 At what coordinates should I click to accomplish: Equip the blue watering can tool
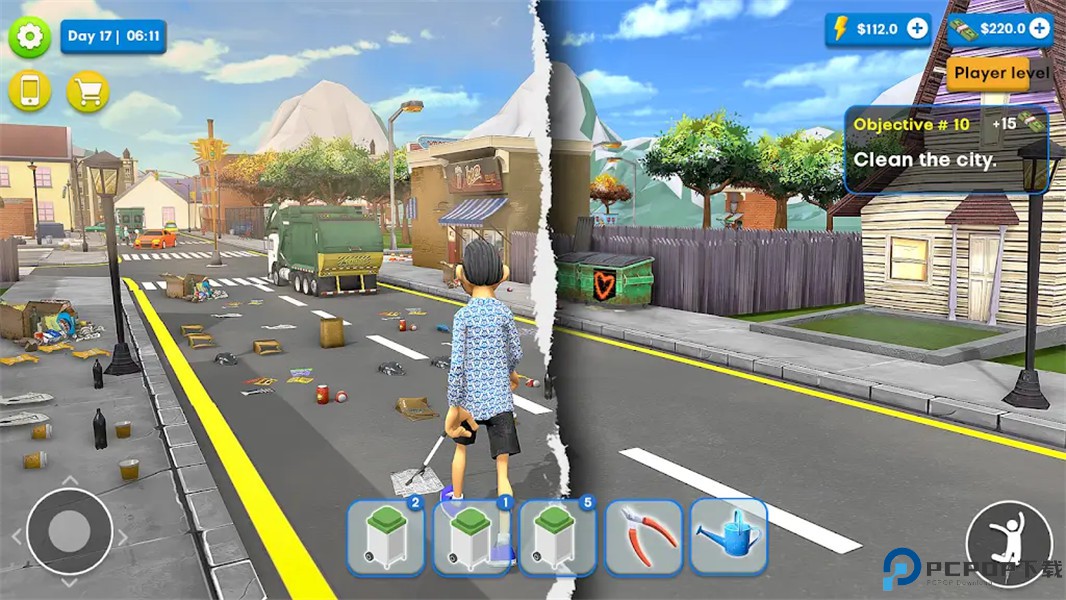729,538
